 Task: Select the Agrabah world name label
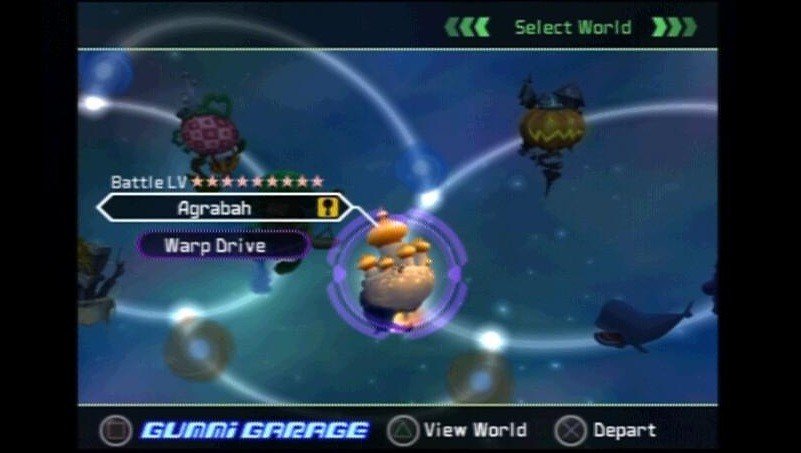pyautogui.click(x=214, y=208)
